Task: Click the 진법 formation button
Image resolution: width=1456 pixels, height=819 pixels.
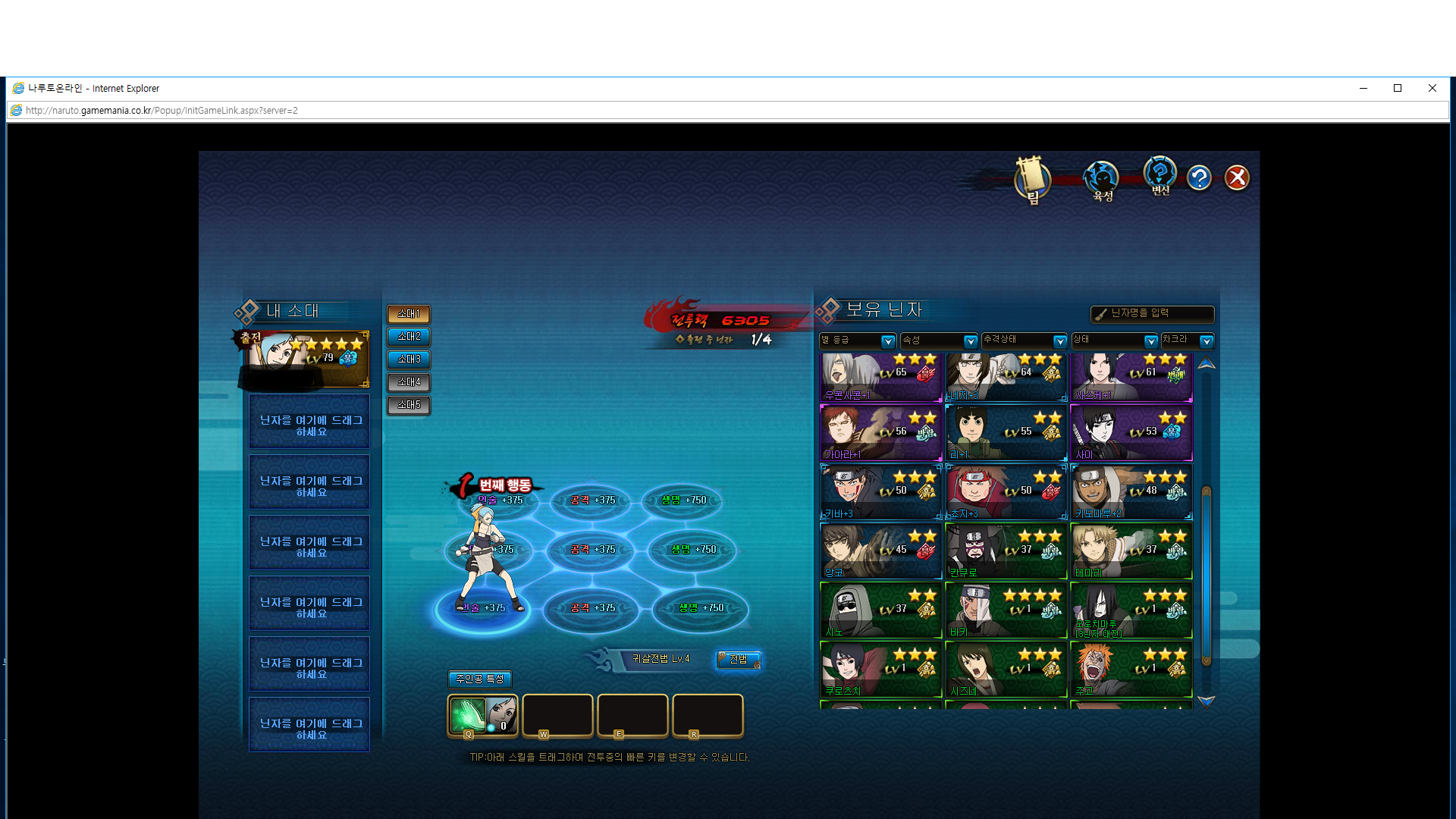Action: 739,659
